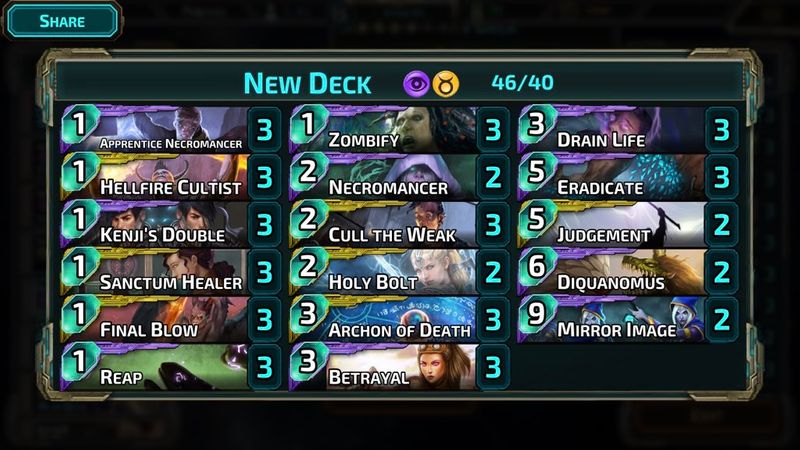Click the purple eye faction icon

coord(418,83)
